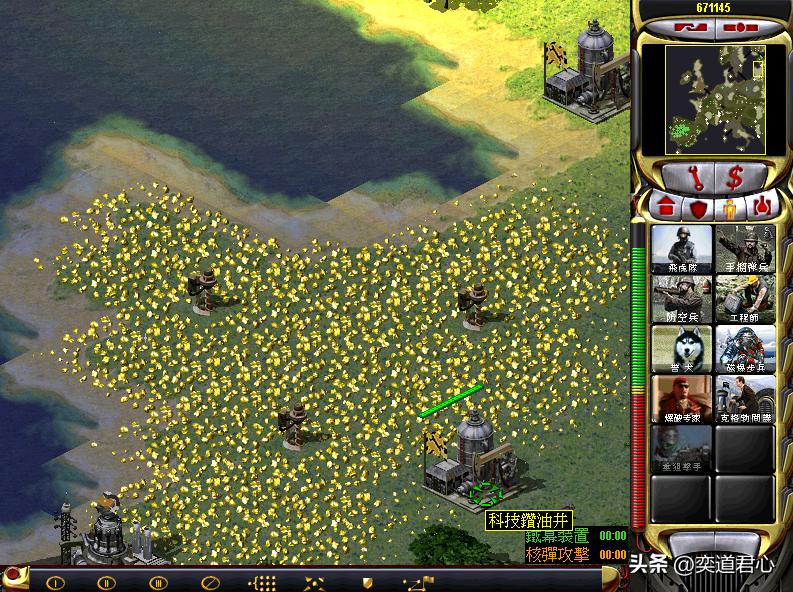Choose the 爆破专家 demolition expert cameo
Screen dimensions: 793x592
click(x=682, y=398)
